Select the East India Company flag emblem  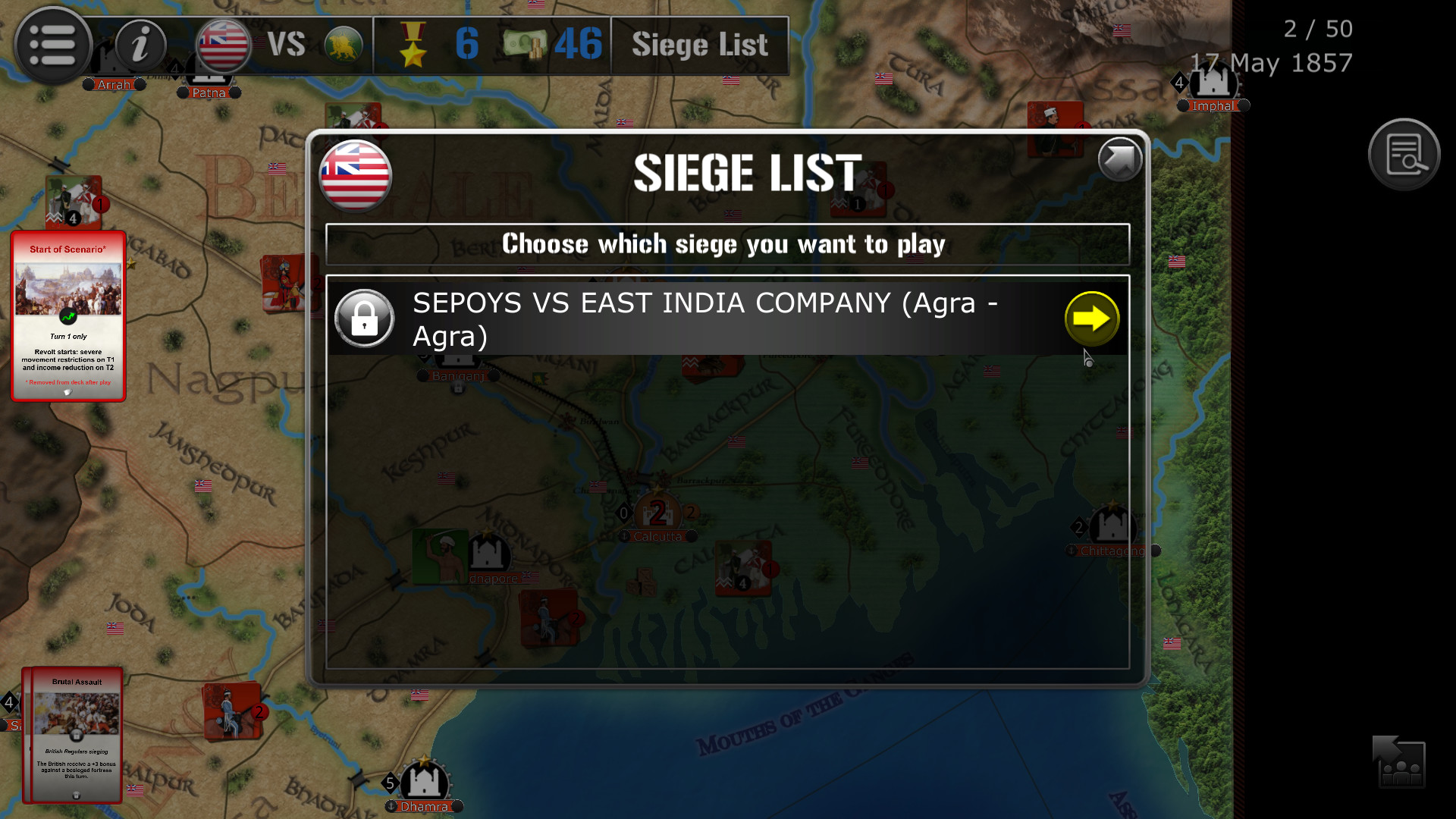pyautogui.click(x=222, y=45)
